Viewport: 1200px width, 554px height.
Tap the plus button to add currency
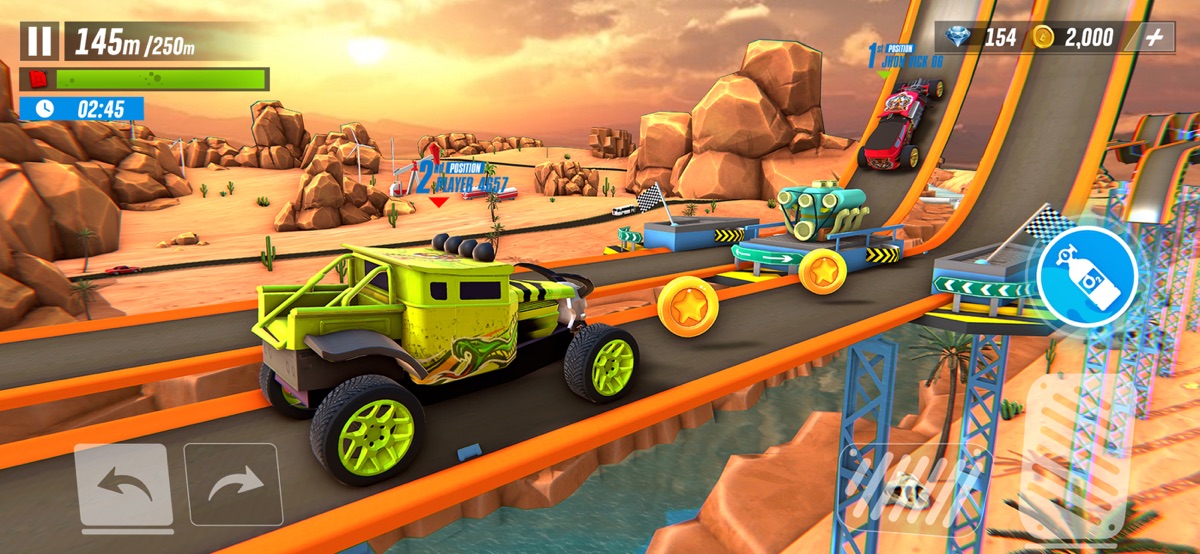[1156, 38]
